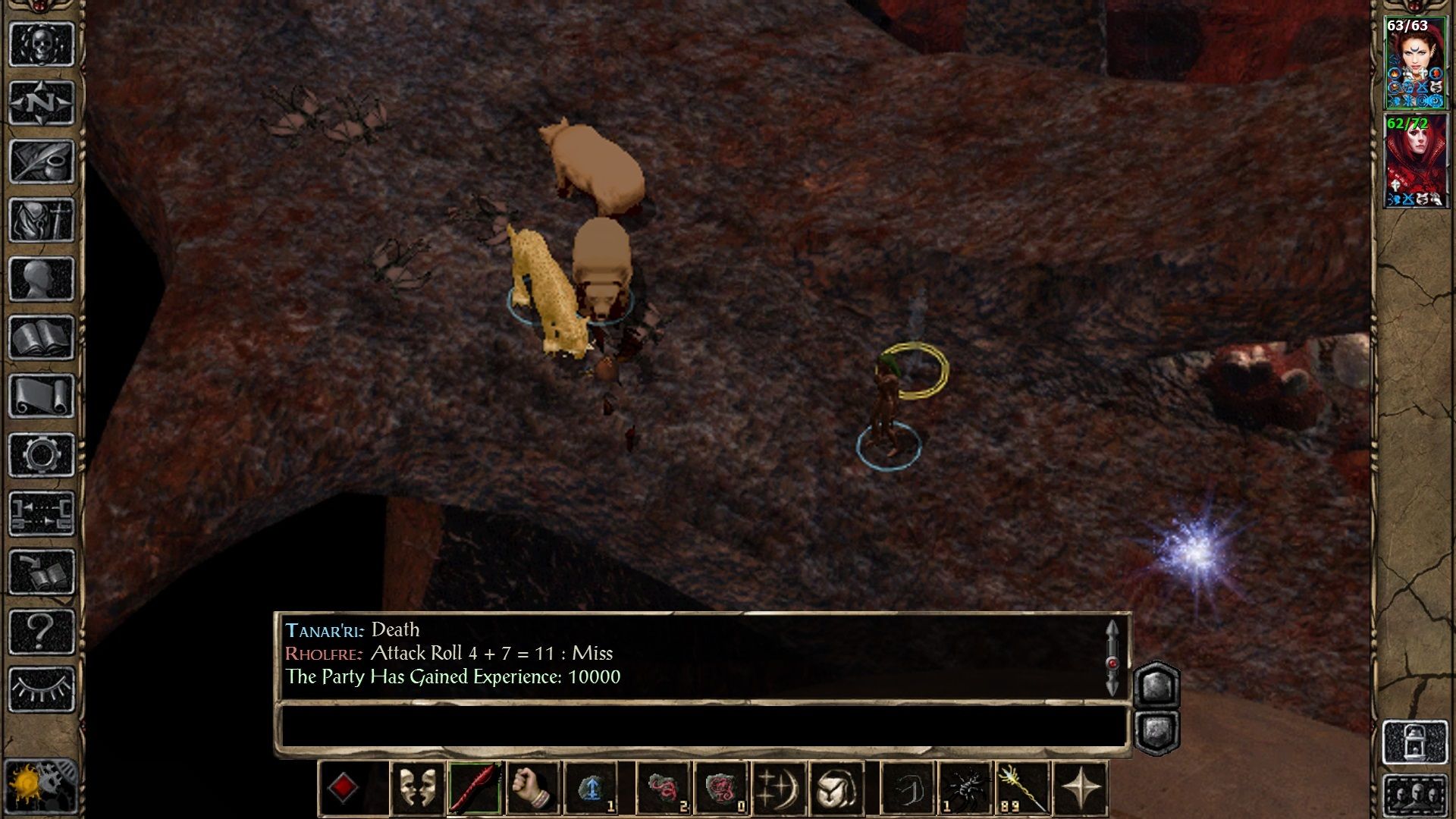The width and height of the screenshot is (1456, 819).
Task: Select all party members button
Action: pos(1415,796)
